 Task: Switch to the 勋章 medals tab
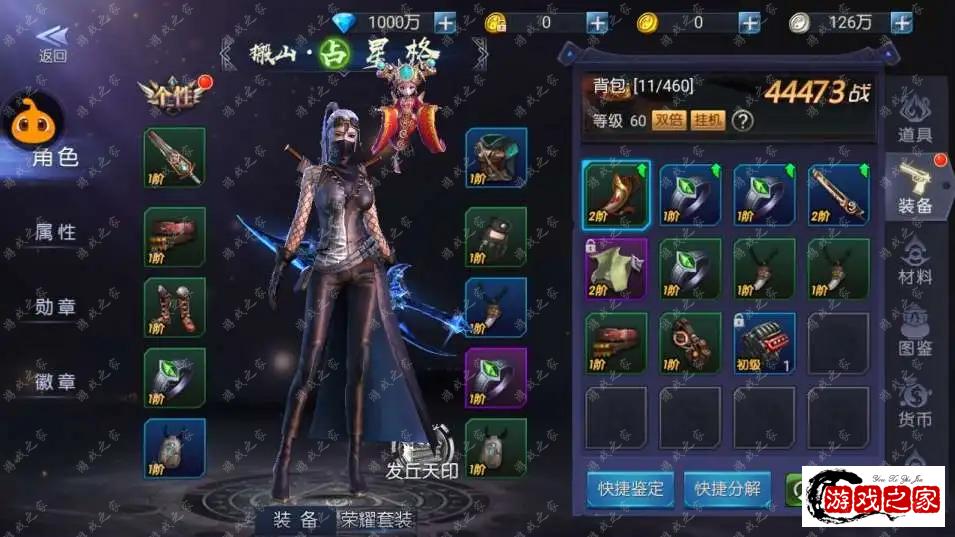pyautogui.click(x=56, y=307)
